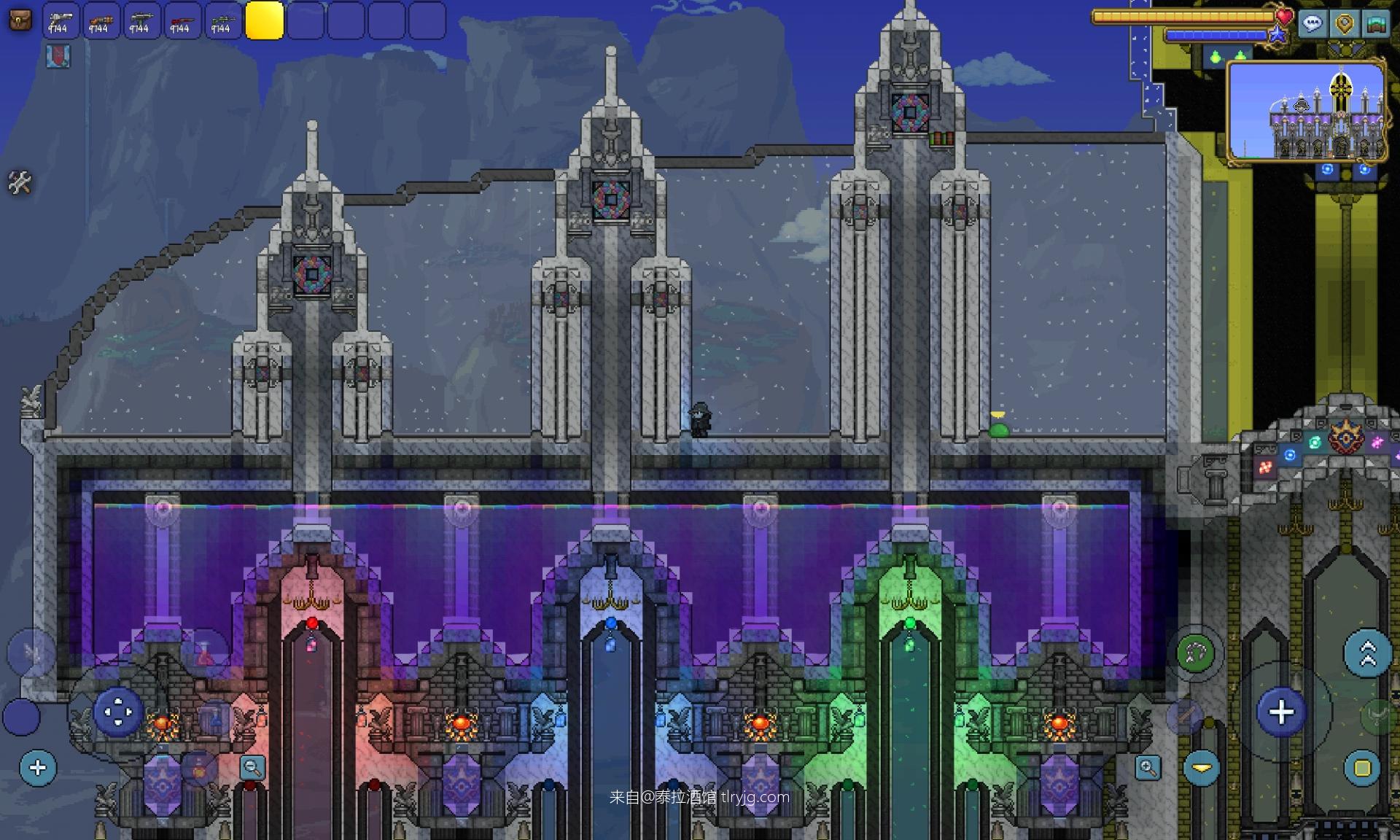Tap the green grappling hook button
Image resolution: width=1400 pixels, height=840 pixels.
click(1196, 653)
